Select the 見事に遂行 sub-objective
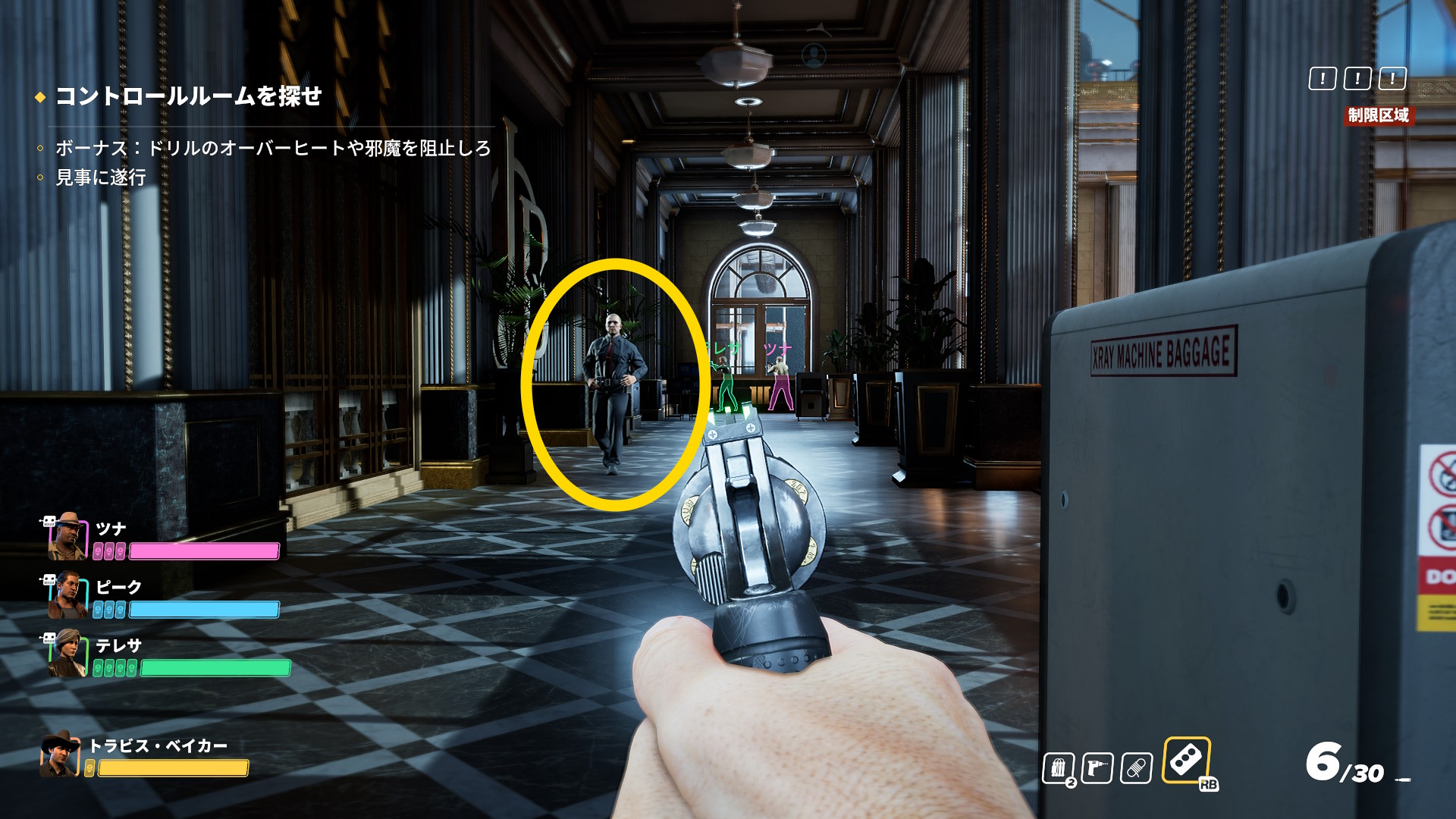The width and height of the screenshot is (1456, 819). point(101,177)
